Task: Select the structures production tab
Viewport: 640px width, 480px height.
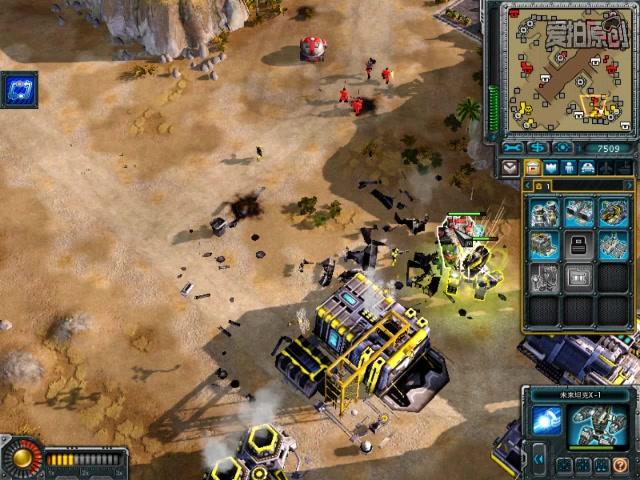Action: click(x=533, y=168)
